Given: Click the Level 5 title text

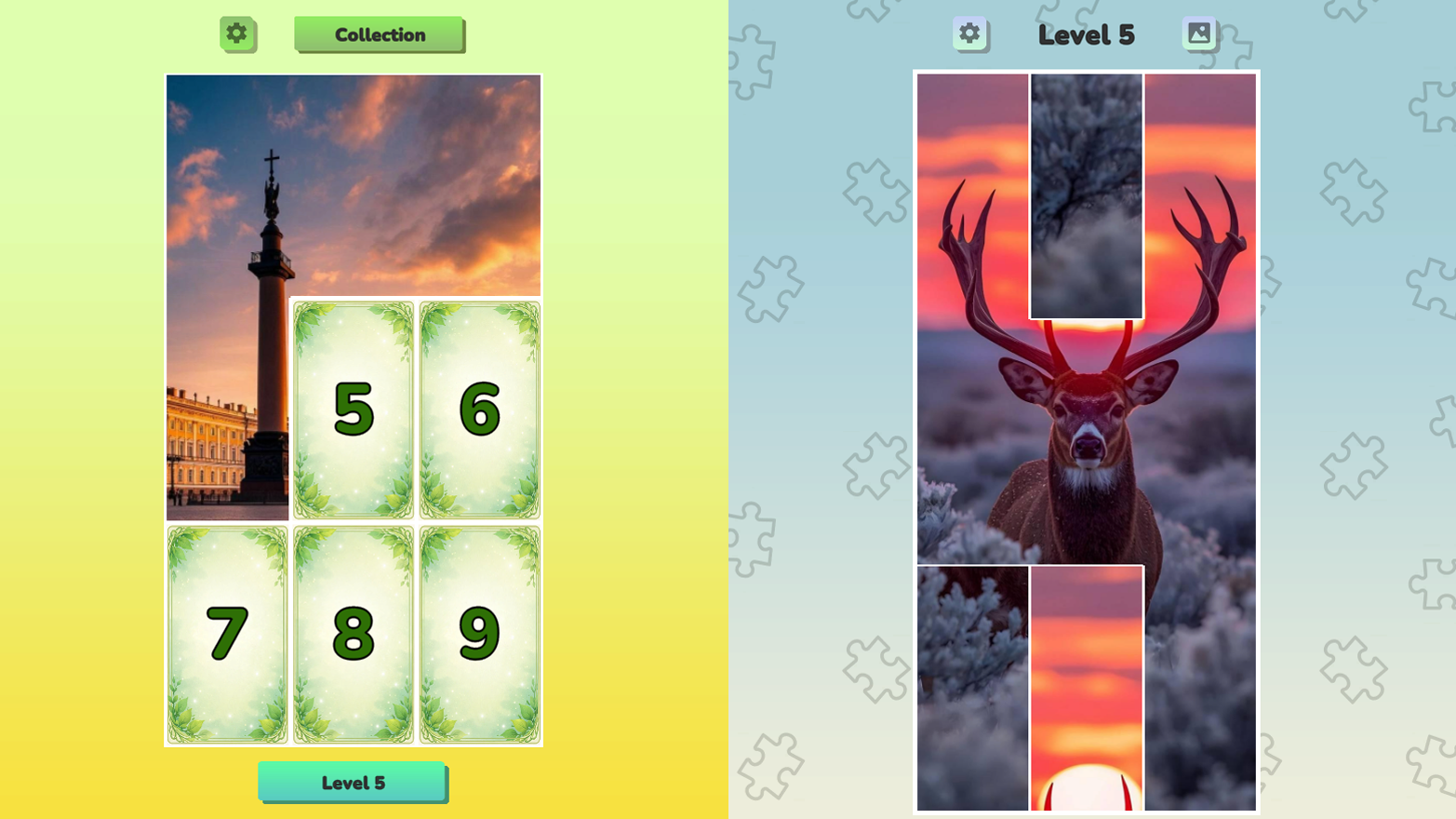Looking at the screenshot, I should point(1087,34).
